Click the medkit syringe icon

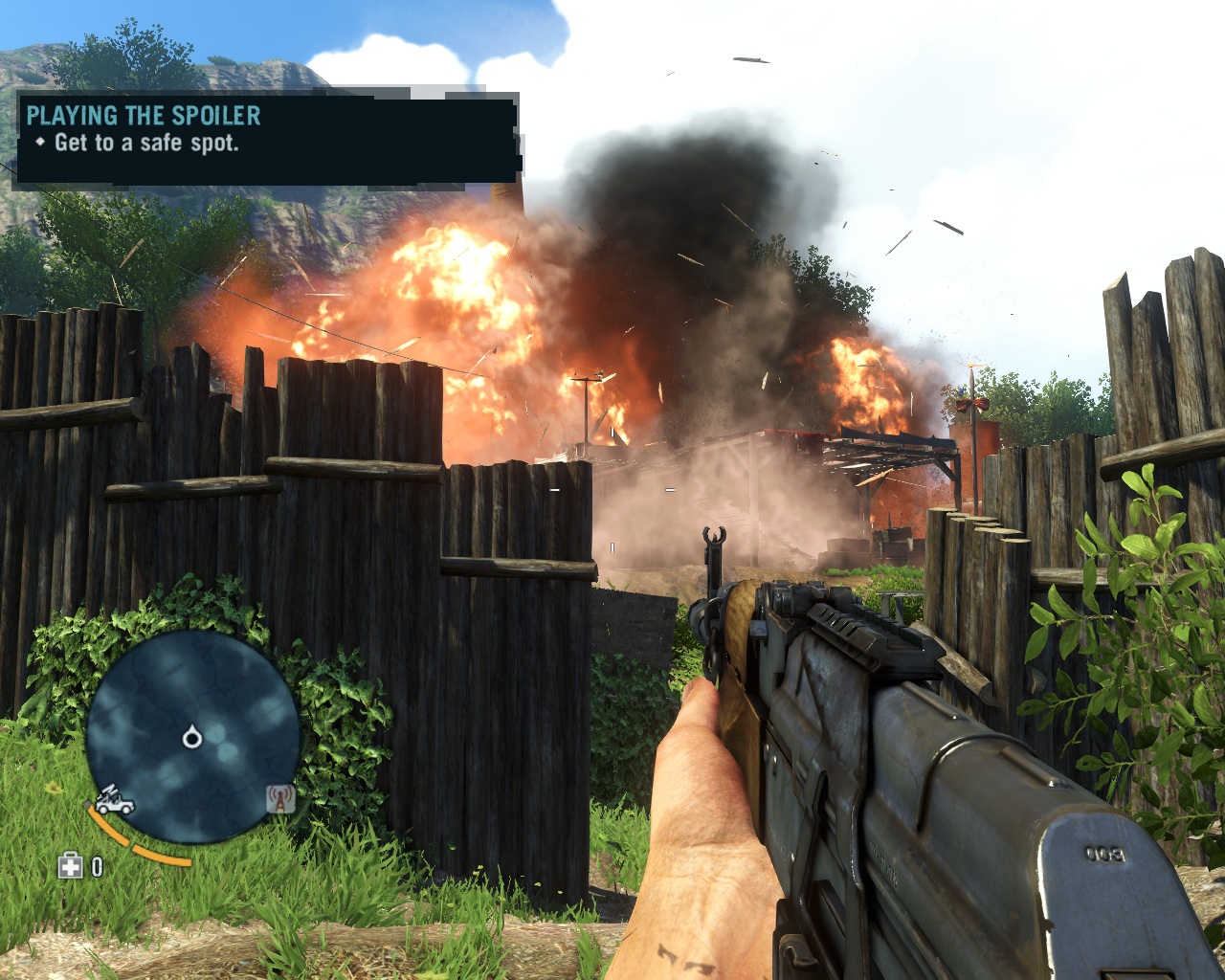(x=71, y=867)
